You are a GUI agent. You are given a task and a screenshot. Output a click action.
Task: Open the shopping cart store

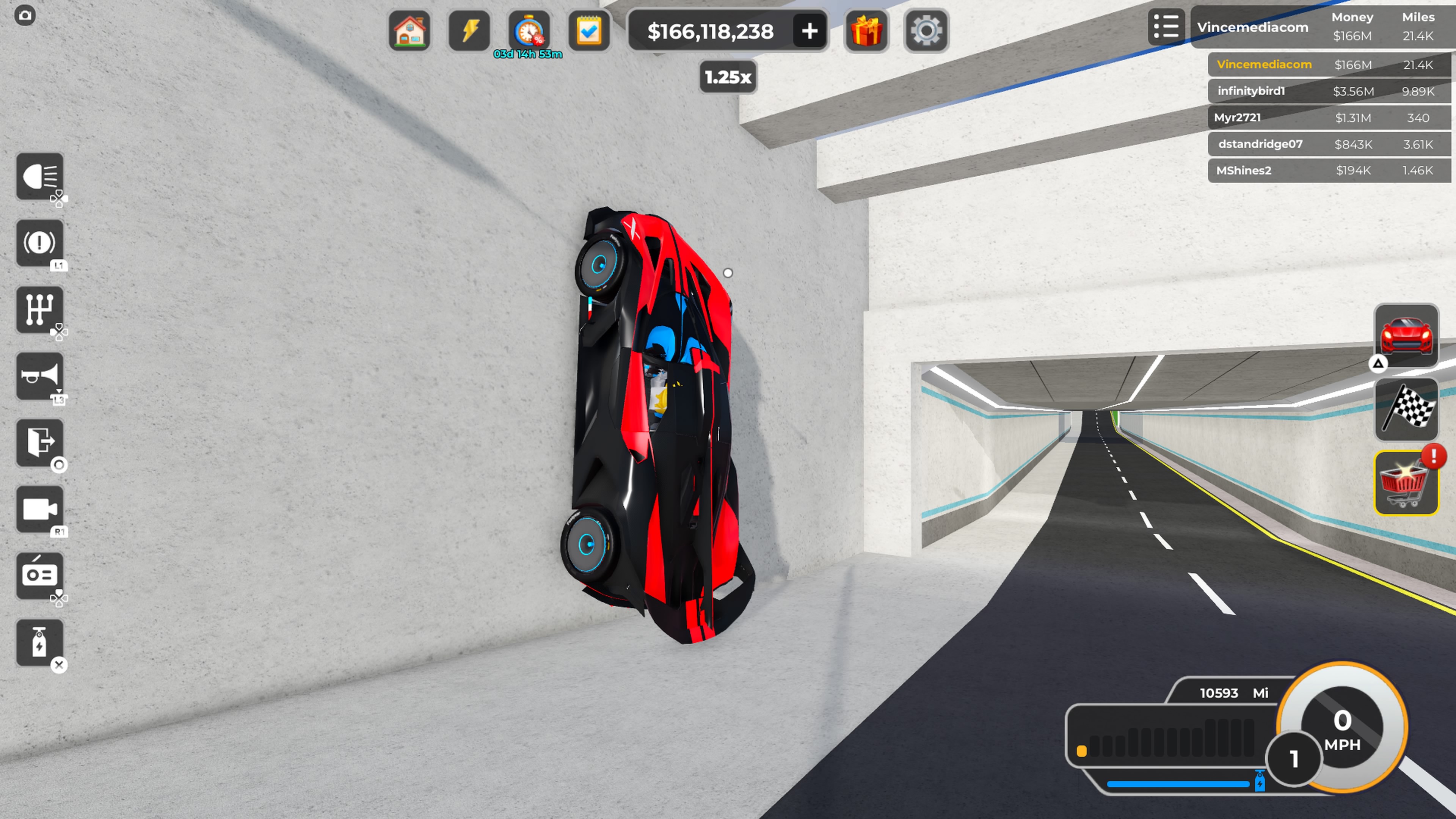point(1406,483)
